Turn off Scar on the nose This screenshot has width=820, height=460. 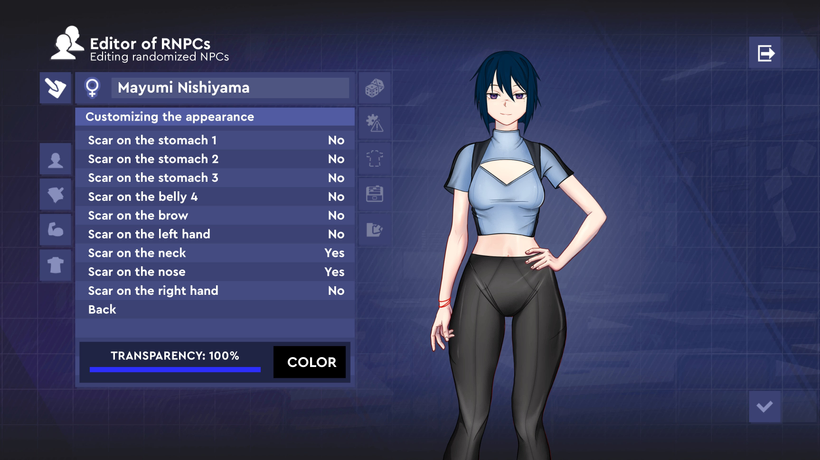coord(215,272)
